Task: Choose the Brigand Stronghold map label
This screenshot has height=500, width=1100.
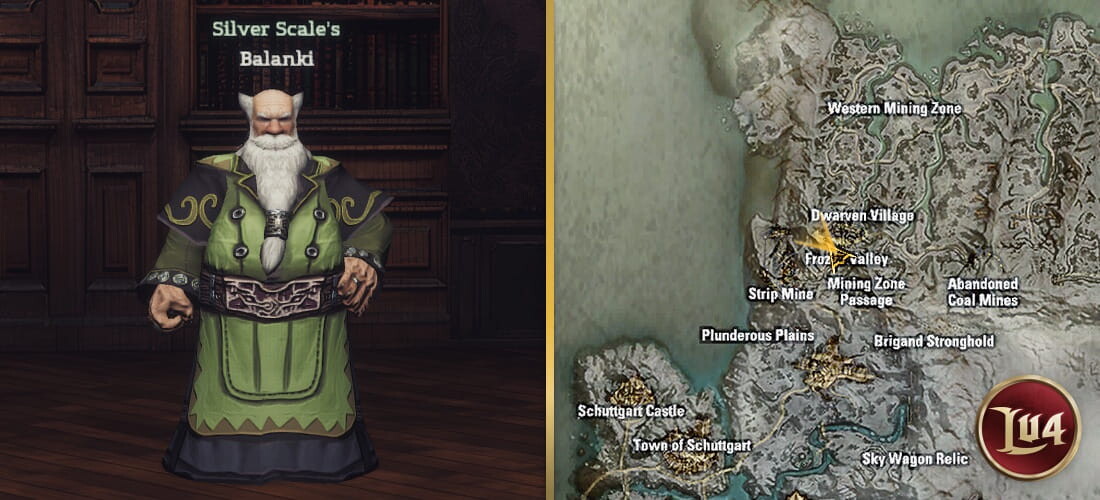Action: pos(933,341)
